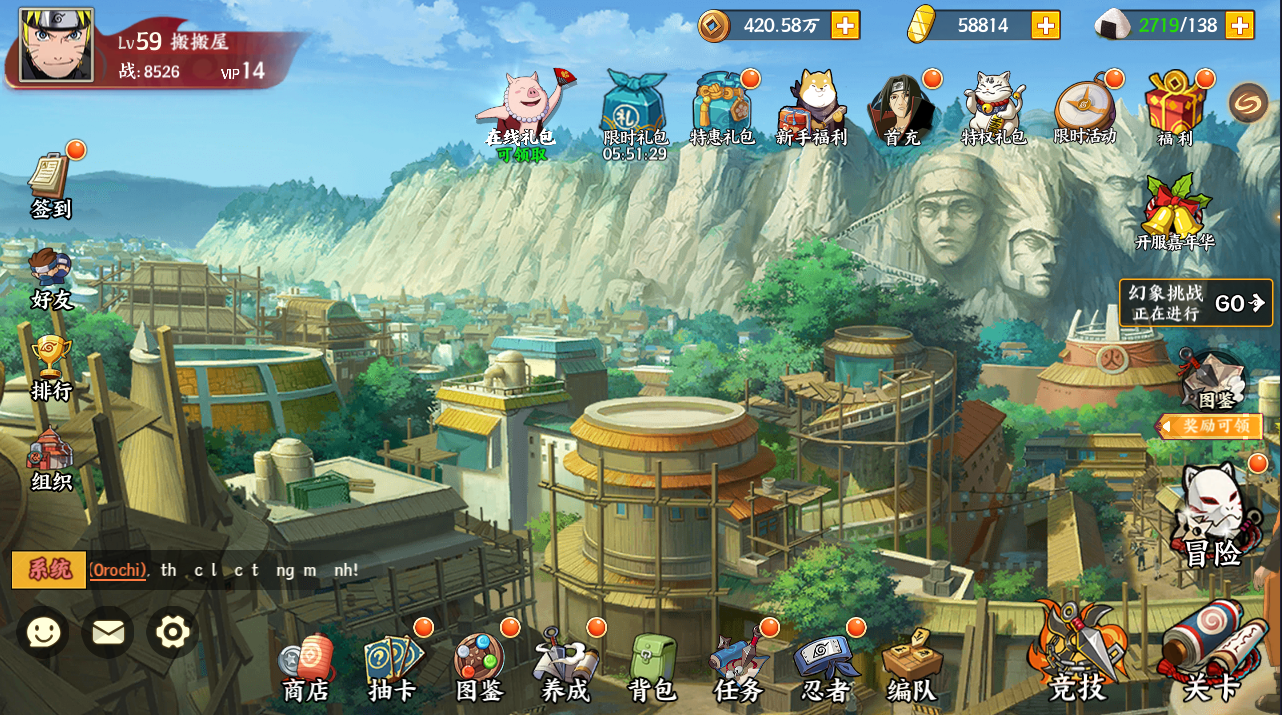This screenshot has width=1282, height=715.
Task: Open the gear settings button
Action: 173,632
